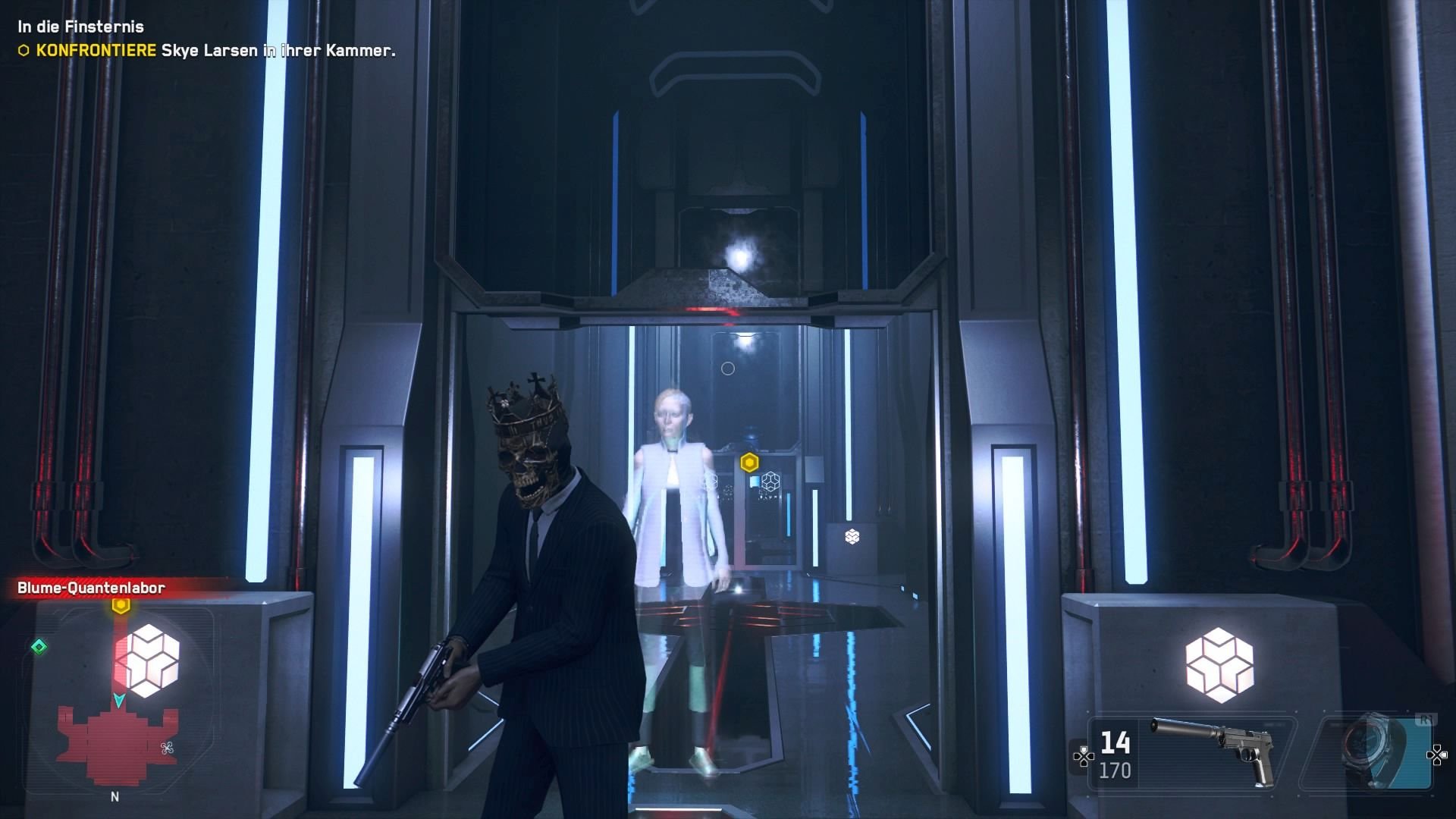Click the N compass marker below the minimap
This screenshot has height=819, width=1456.
pyautogui.click(x=115, y=796)
